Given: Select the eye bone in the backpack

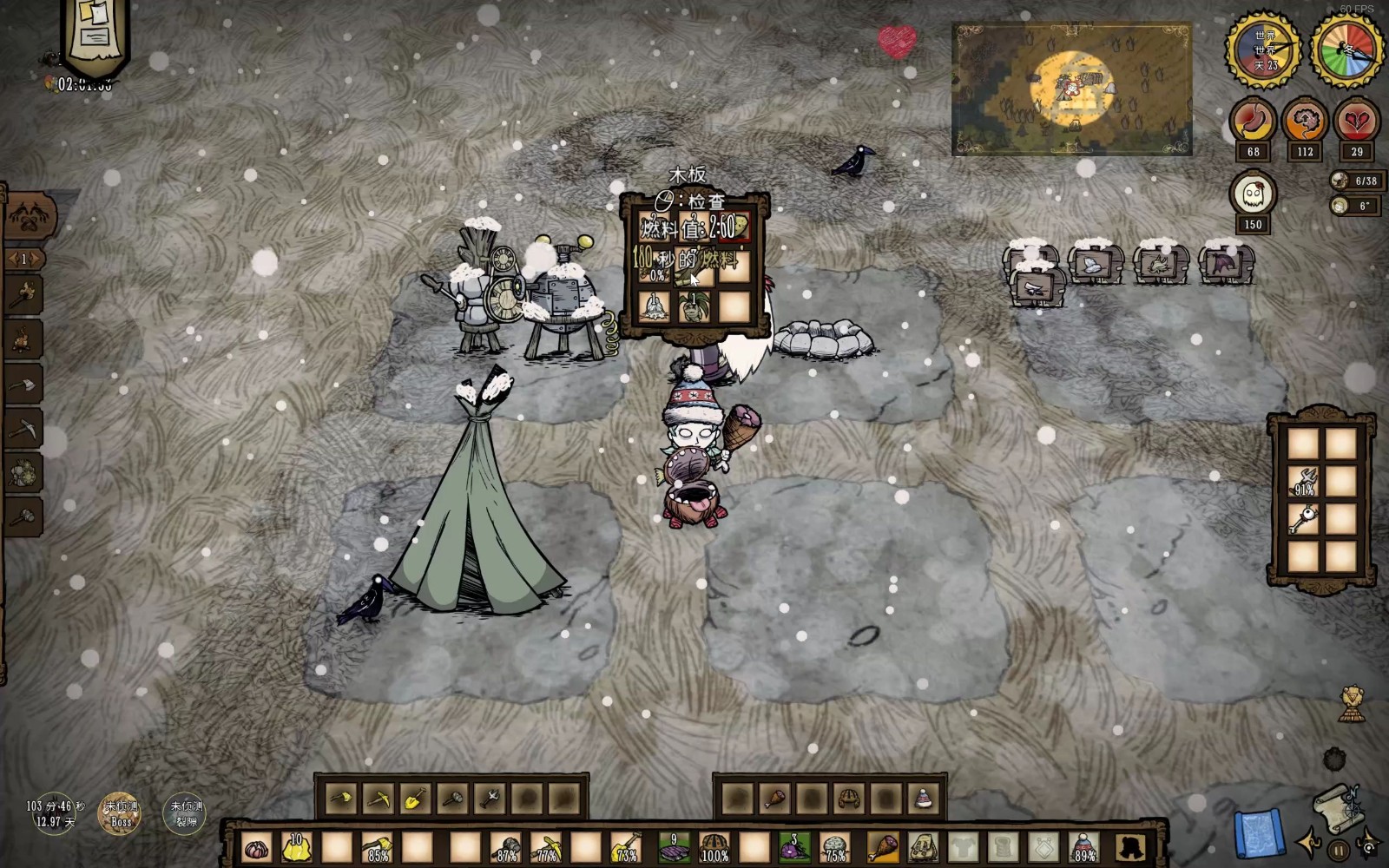Looking at the screenshot, I should click(1303, 519).
